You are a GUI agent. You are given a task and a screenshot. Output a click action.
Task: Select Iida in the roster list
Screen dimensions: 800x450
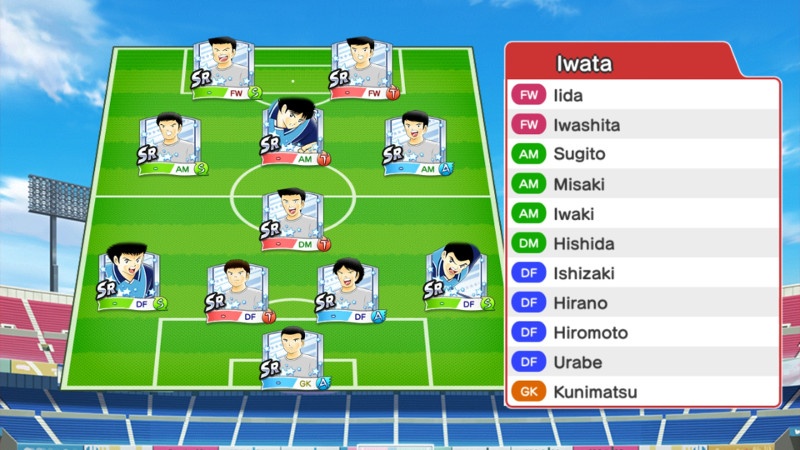tap(642, 96)
